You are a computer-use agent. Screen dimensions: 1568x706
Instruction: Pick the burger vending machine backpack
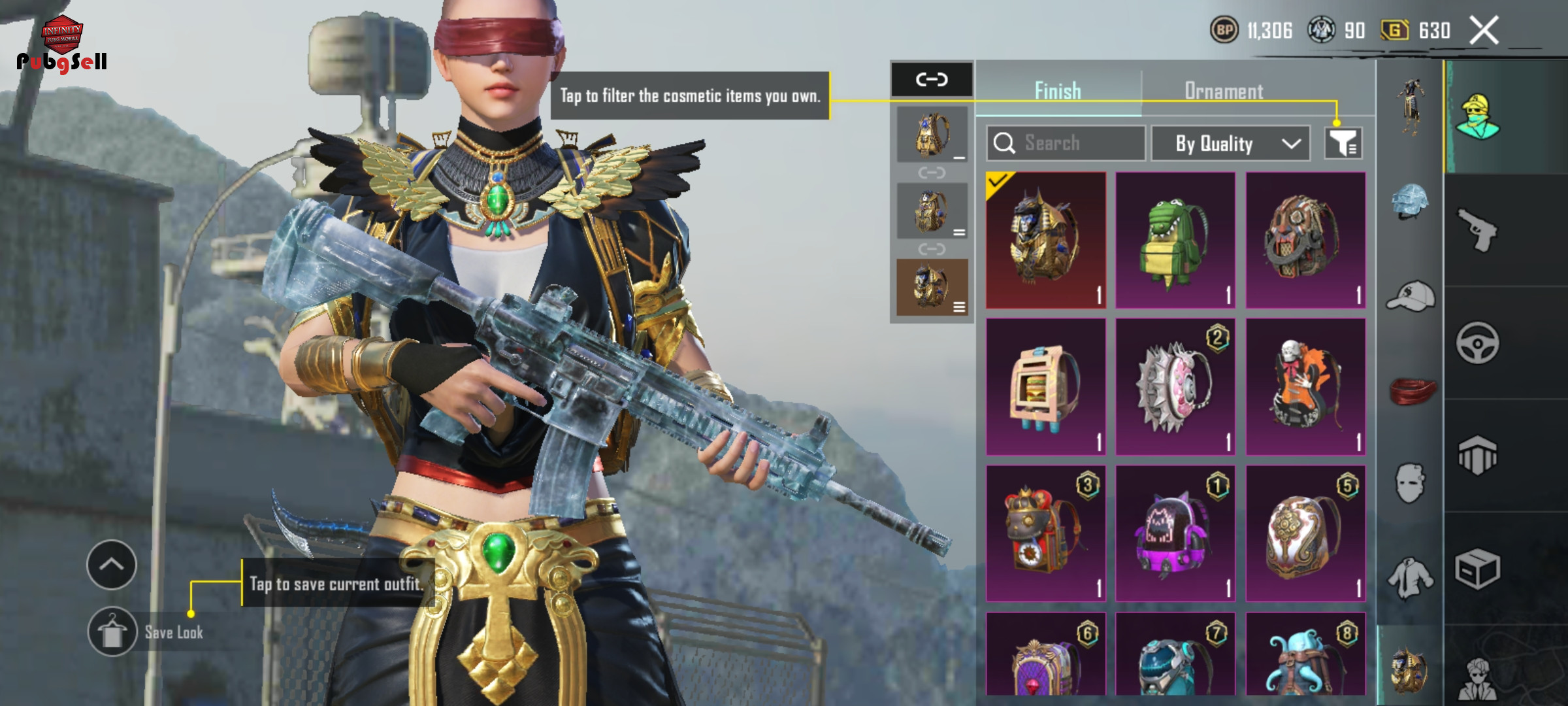pos(1045,387)
